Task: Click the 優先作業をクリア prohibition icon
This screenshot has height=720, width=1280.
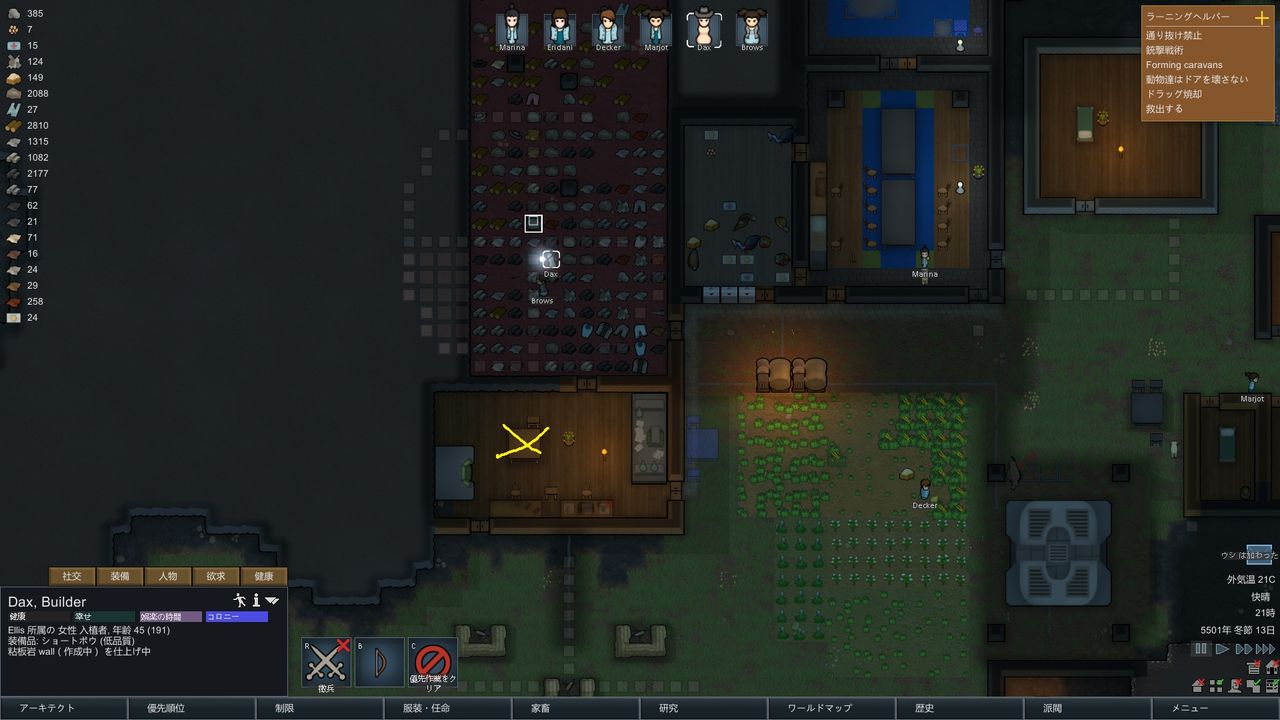Action: coord(434,660)
